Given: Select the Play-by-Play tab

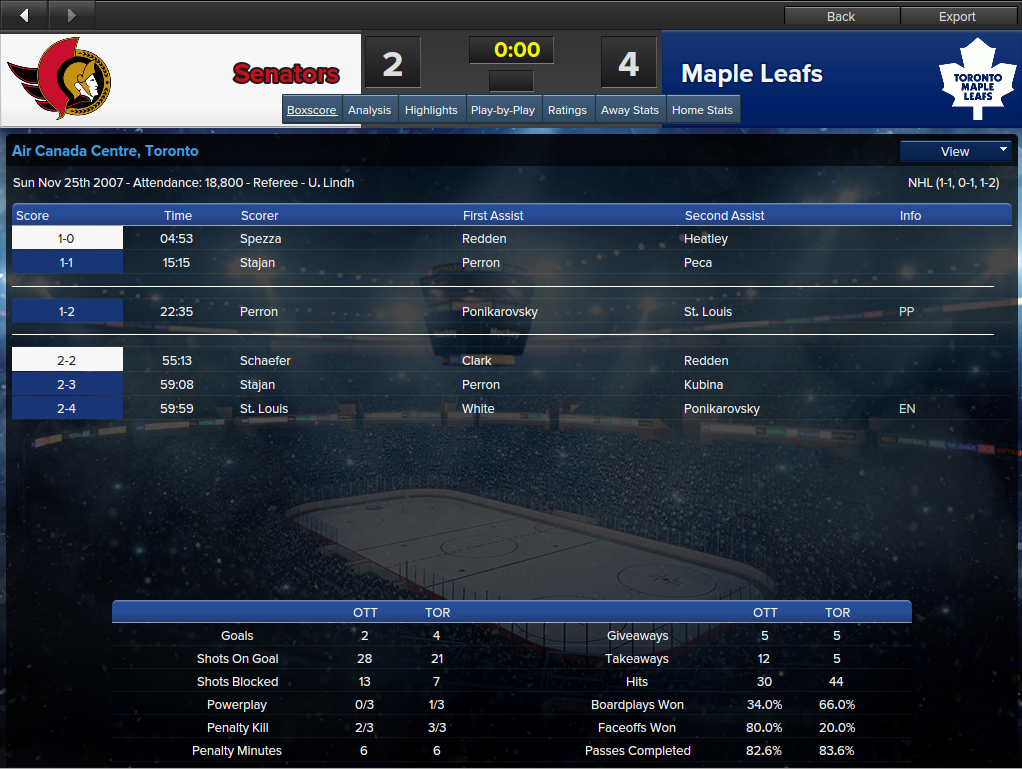Looking at the screenshot, I should tap(502, 110).
